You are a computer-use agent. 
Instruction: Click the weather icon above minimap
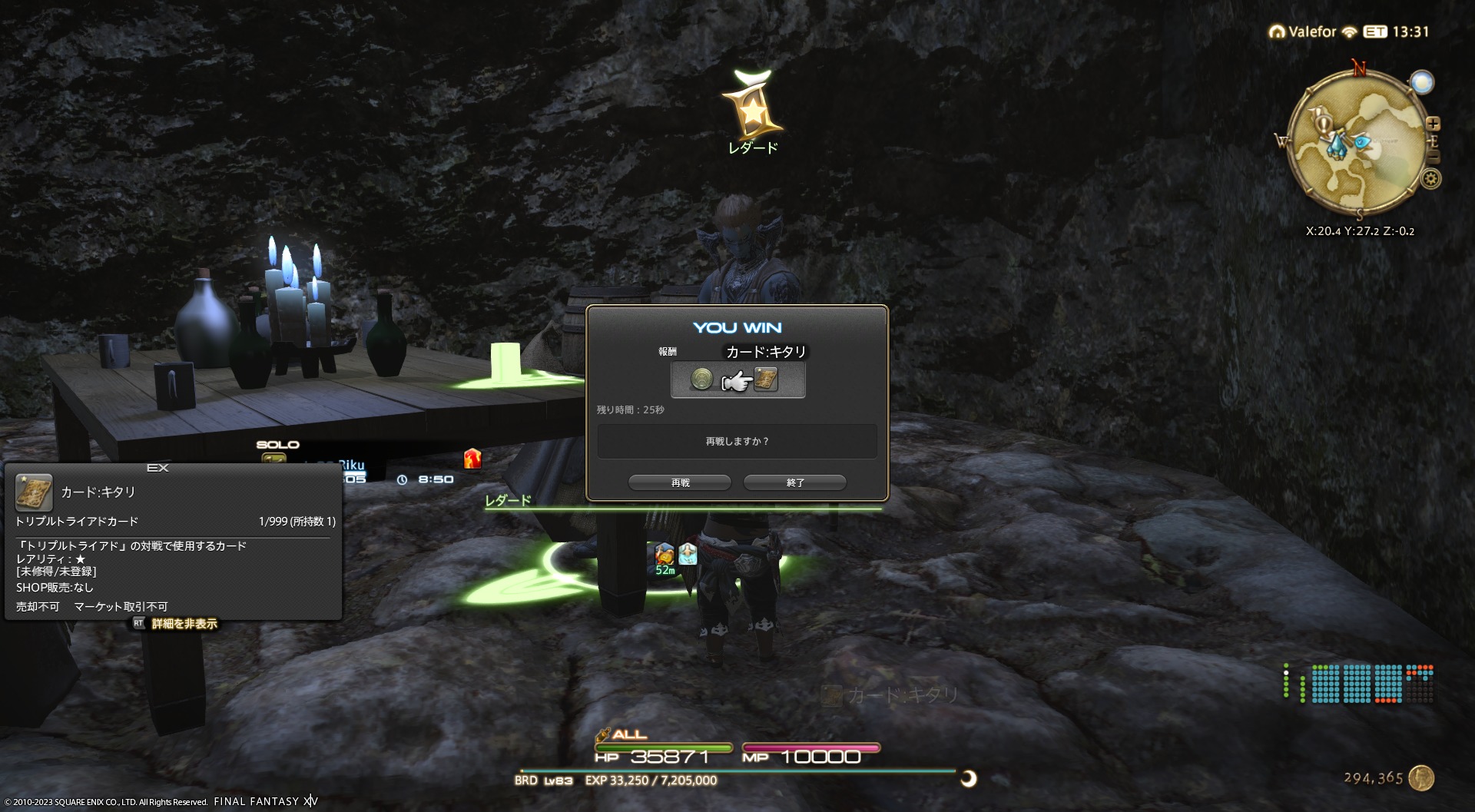pyautogui.click(x=1422, y=82)
